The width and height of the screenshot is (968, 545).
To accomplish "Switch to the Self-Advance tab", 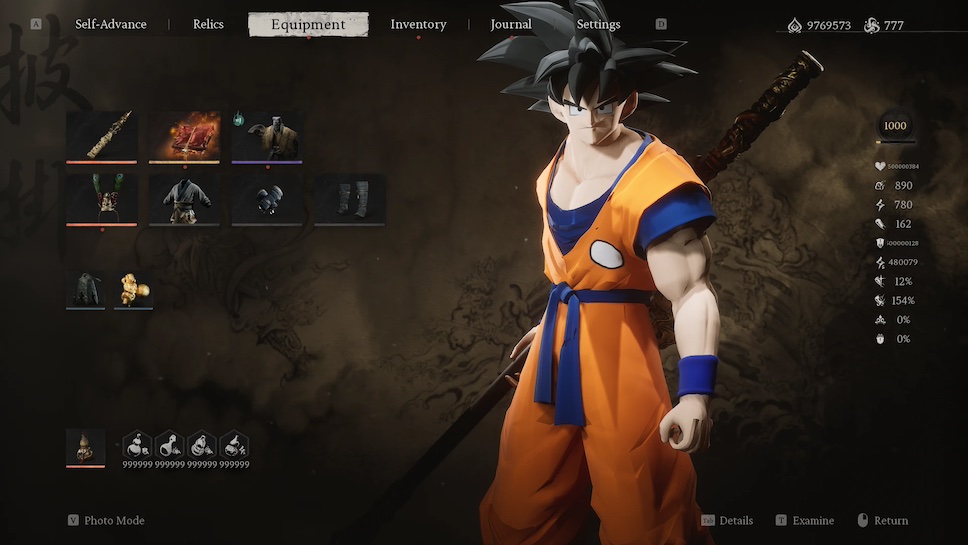I will (x=110, y=24).
